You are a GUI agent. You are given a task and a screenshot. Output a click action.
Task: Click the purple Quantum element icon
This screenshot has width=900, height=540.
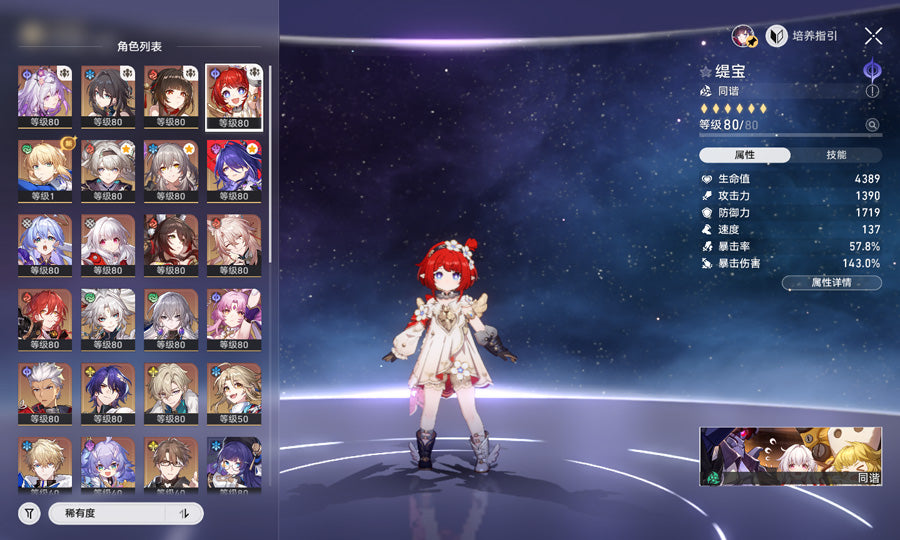(872, 70)
